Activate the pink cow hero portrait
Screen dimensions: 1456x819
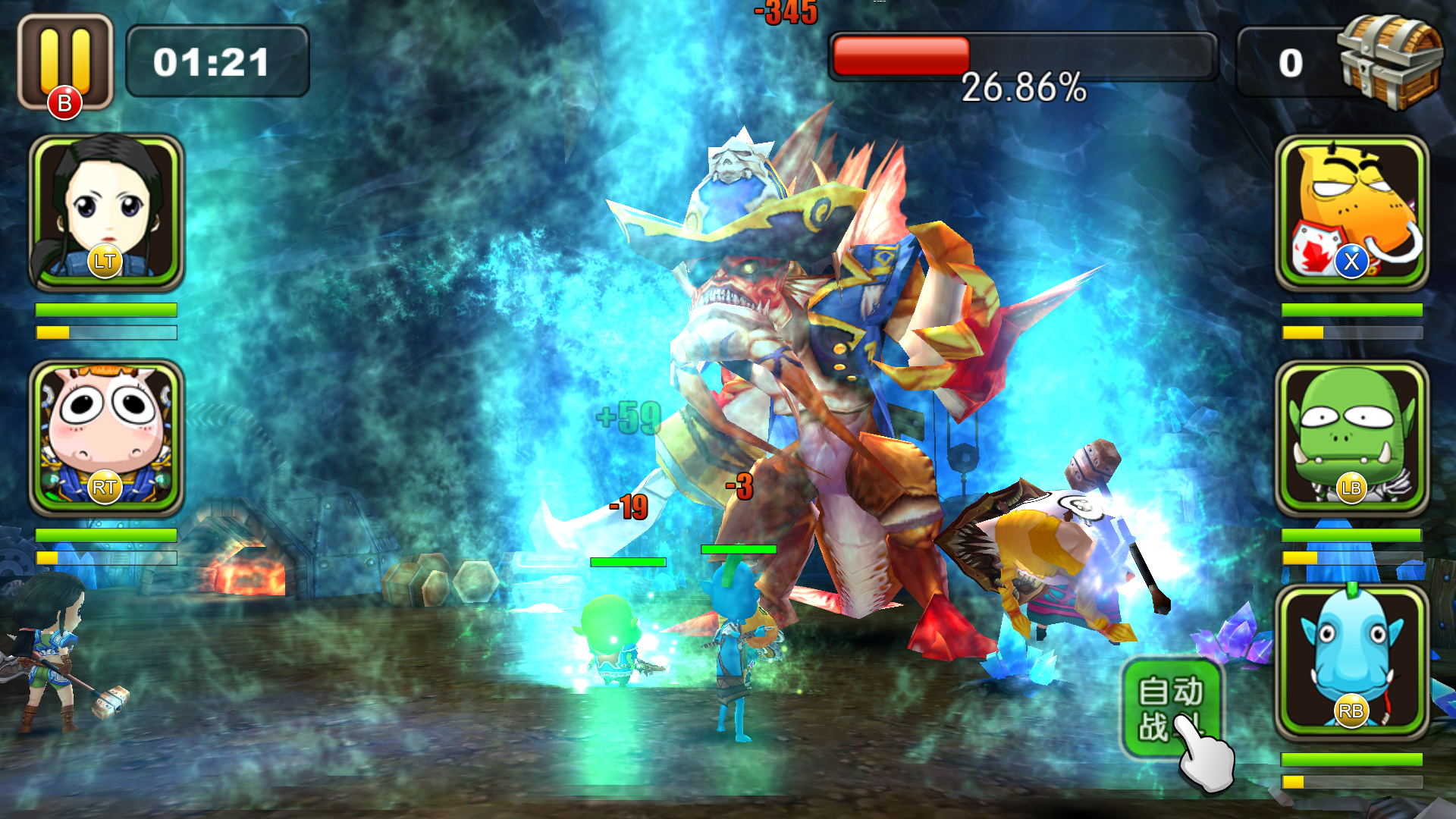pos(106,438)
